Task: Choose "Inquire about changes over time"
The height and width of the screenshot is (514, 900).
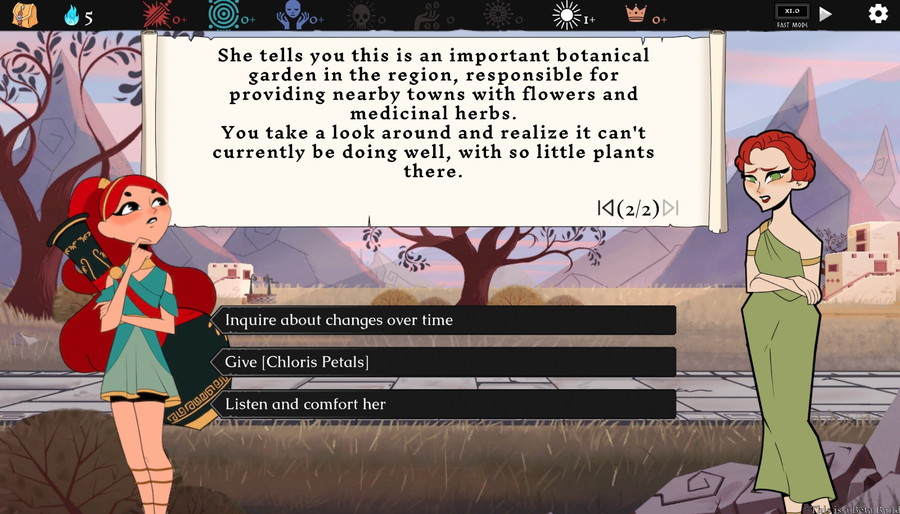Action: [445, 320]
